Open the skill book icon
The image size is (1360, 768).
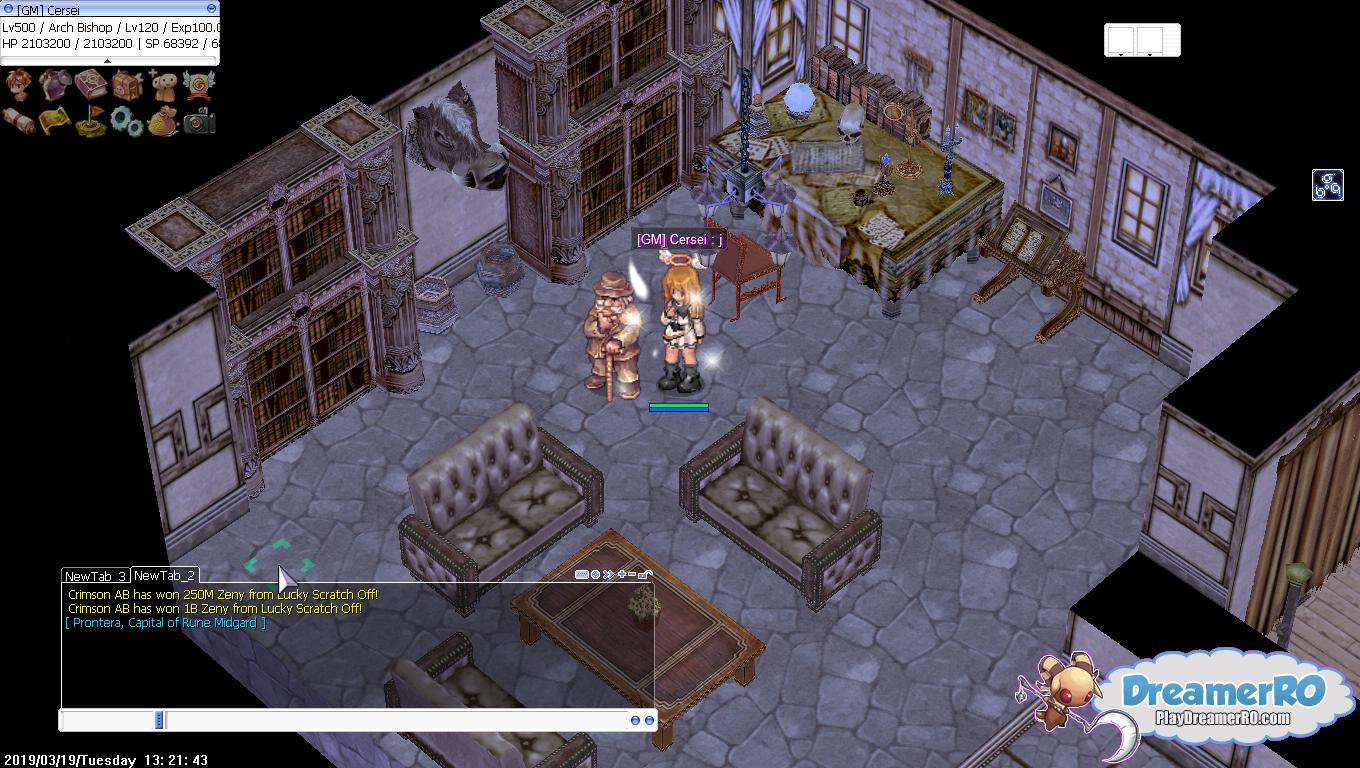91,85
